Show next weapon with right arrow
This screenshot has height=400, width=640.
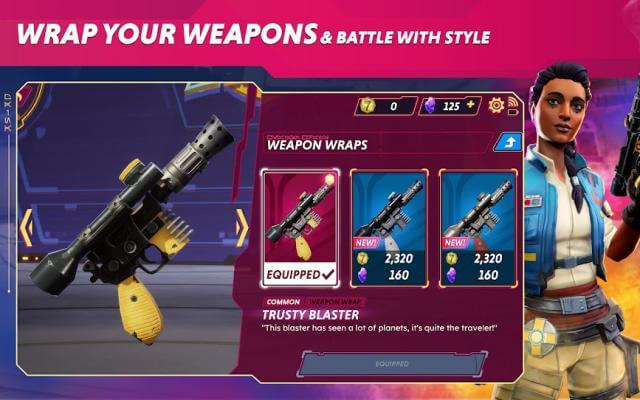tap(241, 229)
